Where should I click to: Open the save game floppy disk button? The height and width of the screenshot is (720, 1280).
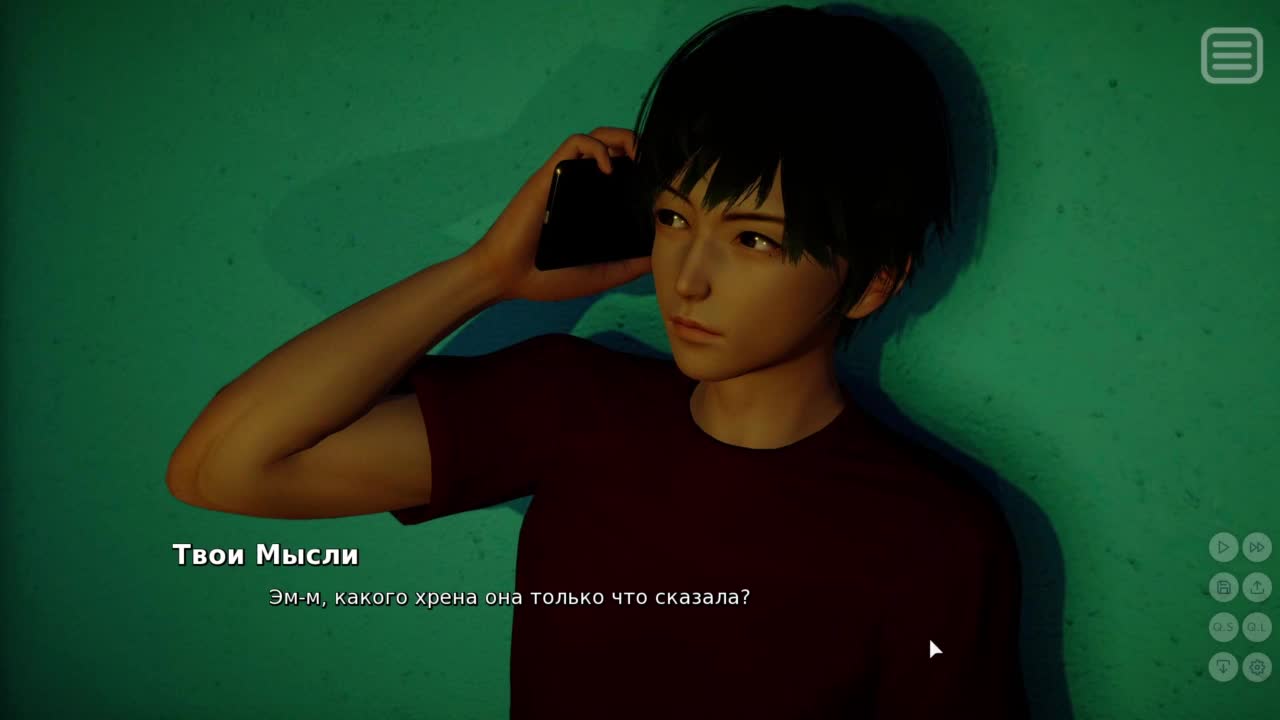[1223, 587]
